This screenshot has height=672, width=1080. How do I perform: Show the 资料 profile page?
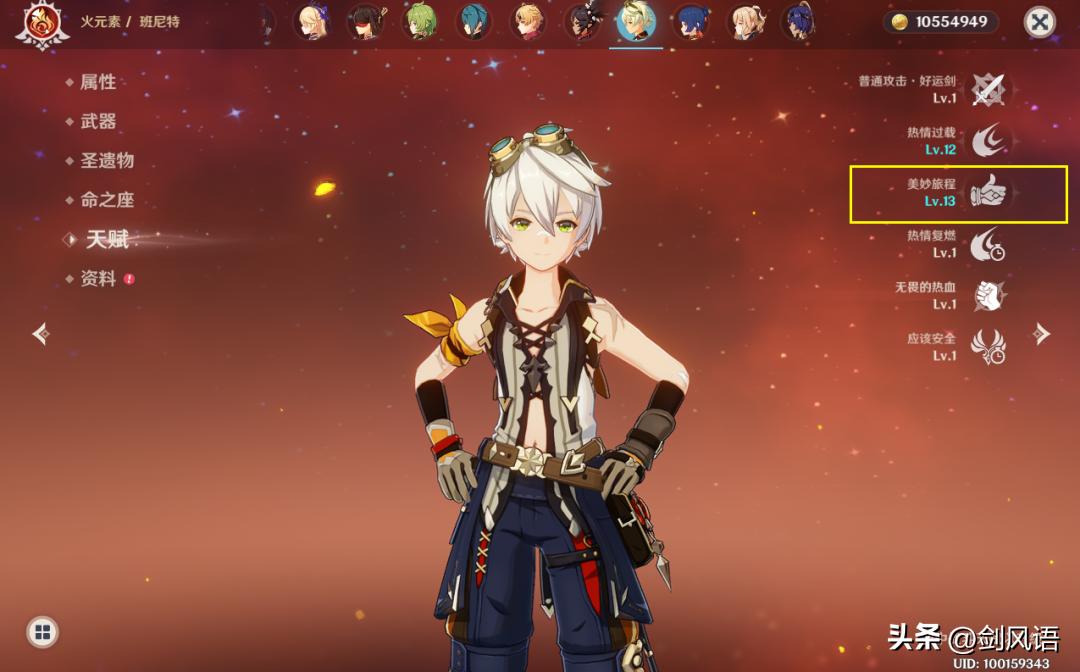(98, 279)
